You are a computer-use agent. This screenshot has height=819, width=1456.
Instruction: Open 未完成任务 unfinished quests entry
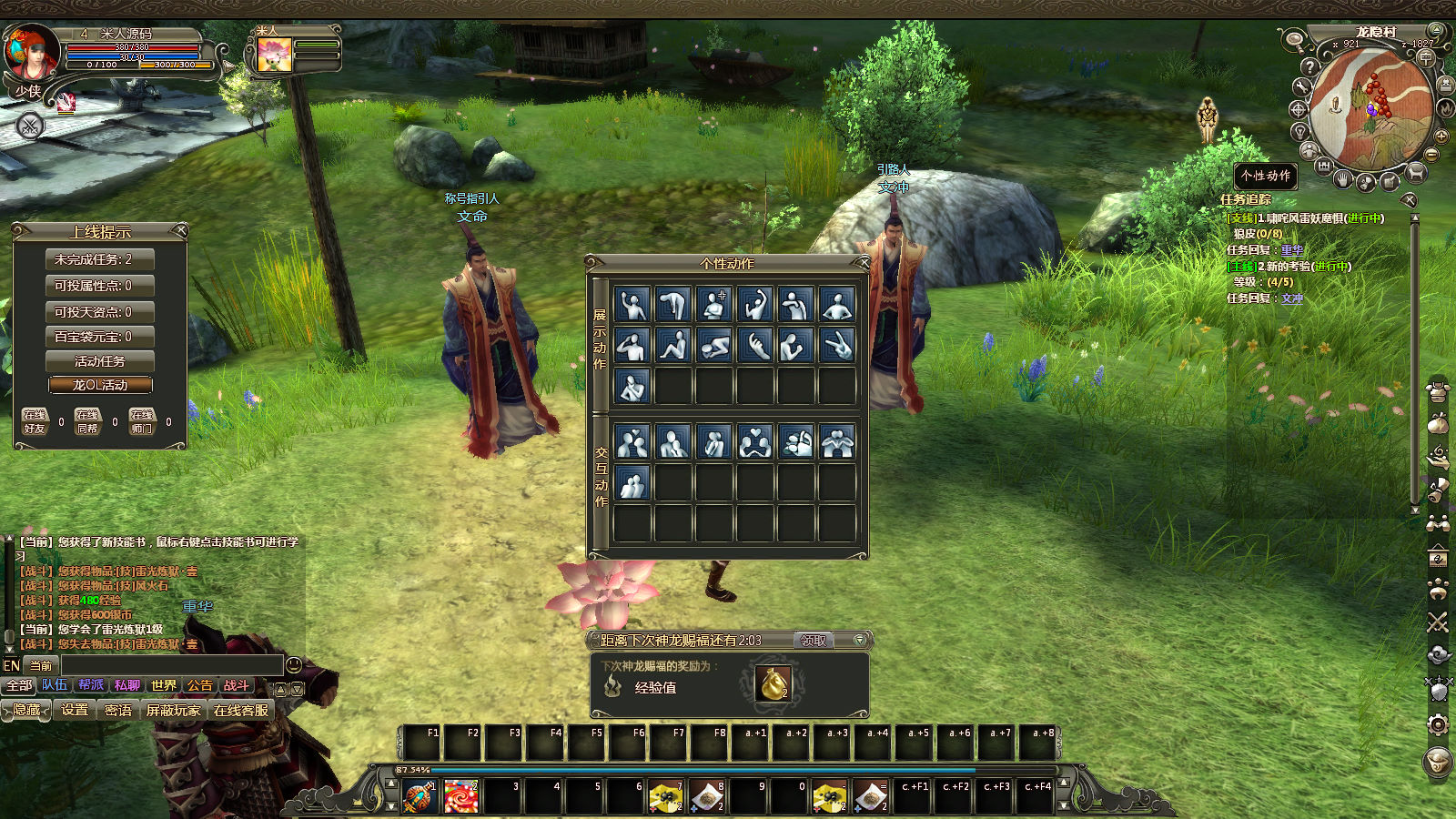point(100,259)
